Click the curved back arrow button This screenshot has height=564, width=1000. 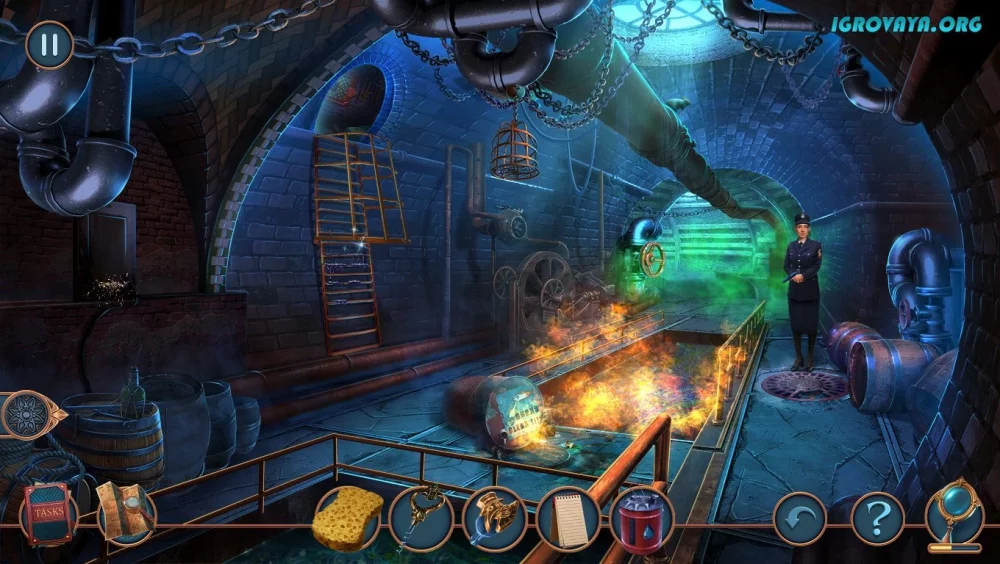click(x=800, y=519)
